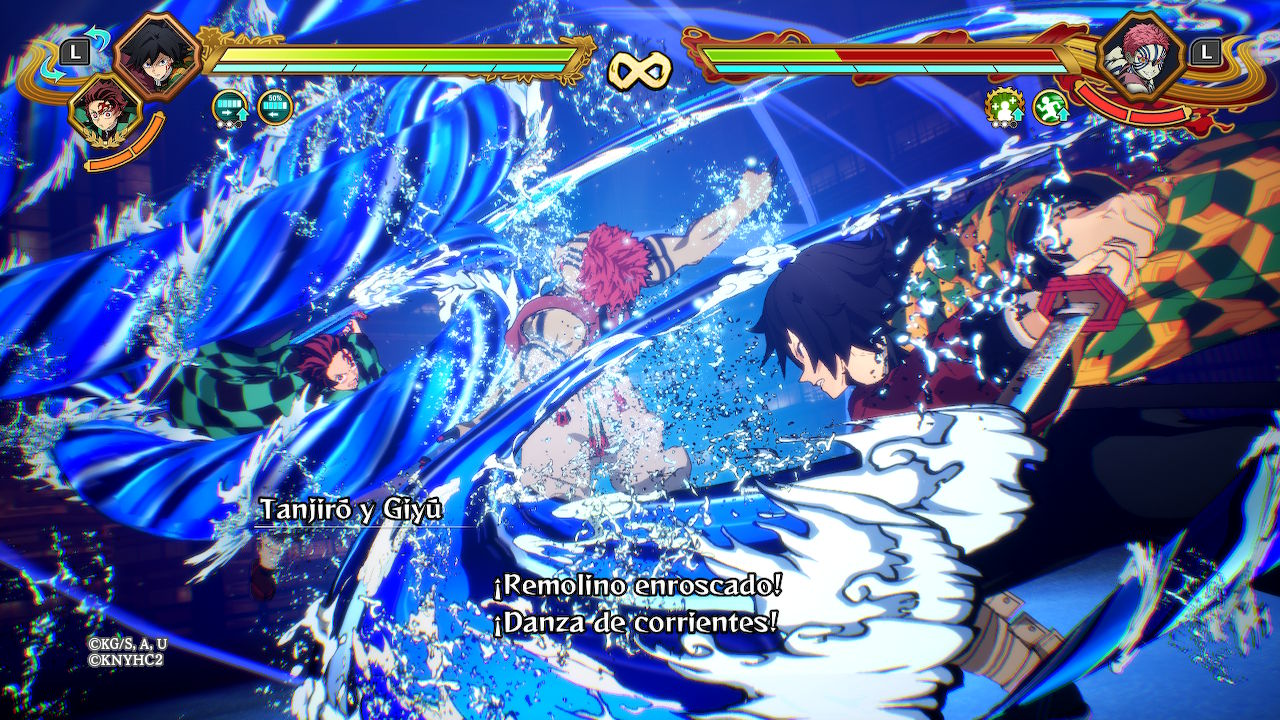Select Giyu's character portrait
Screen dimensions: 1280x720
point(154,55)
